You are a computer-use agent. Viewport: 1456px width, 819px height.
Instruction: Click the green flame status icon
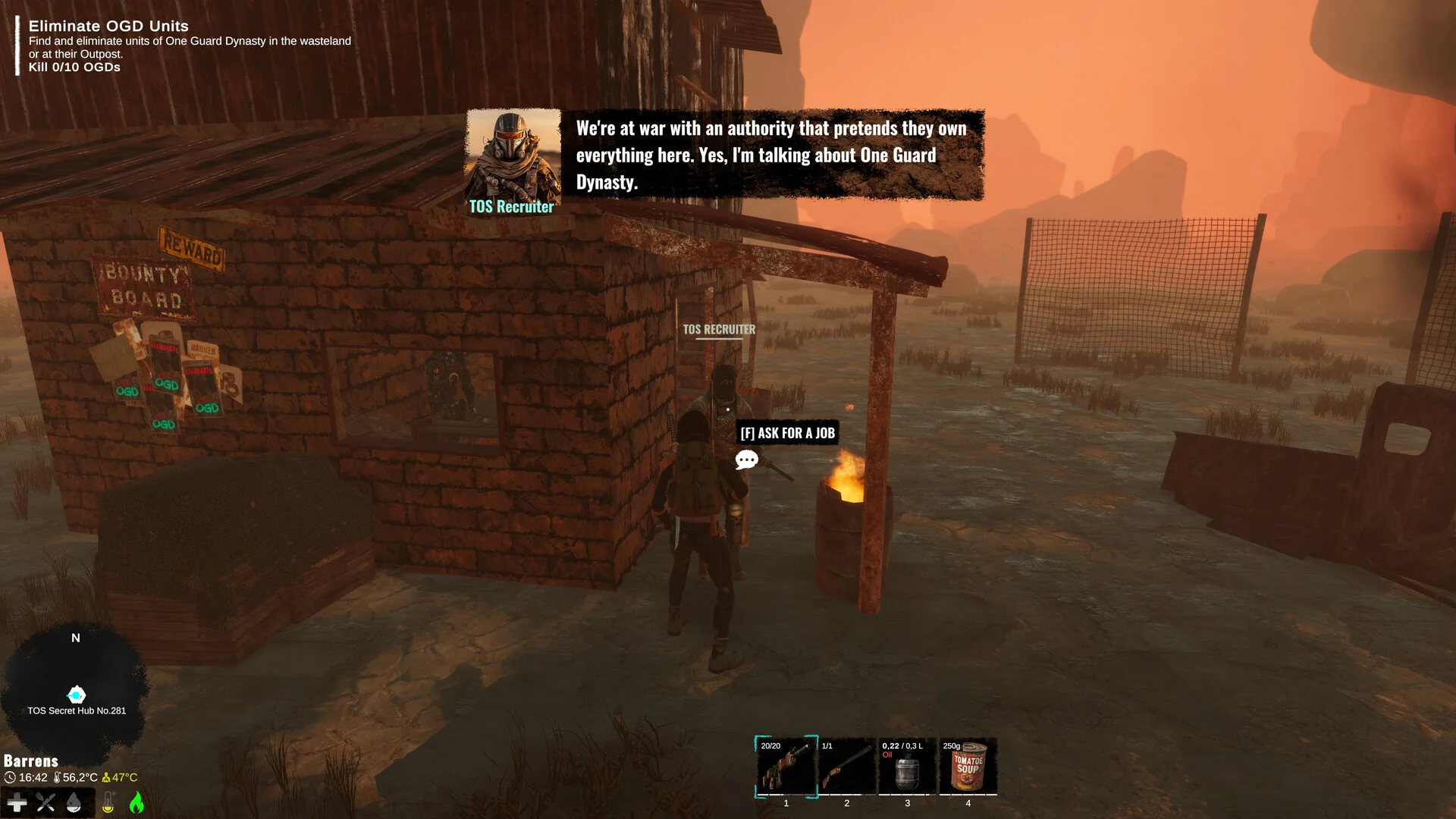click(x=136, y=802)
